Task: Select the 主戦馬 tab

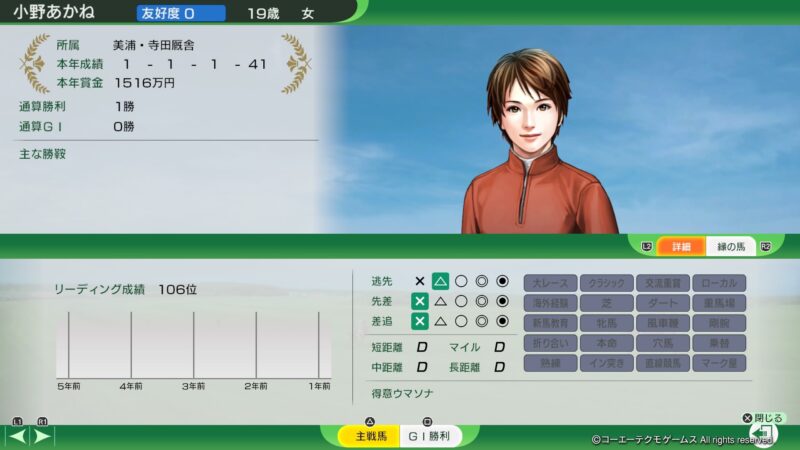Action: (364, 437)
